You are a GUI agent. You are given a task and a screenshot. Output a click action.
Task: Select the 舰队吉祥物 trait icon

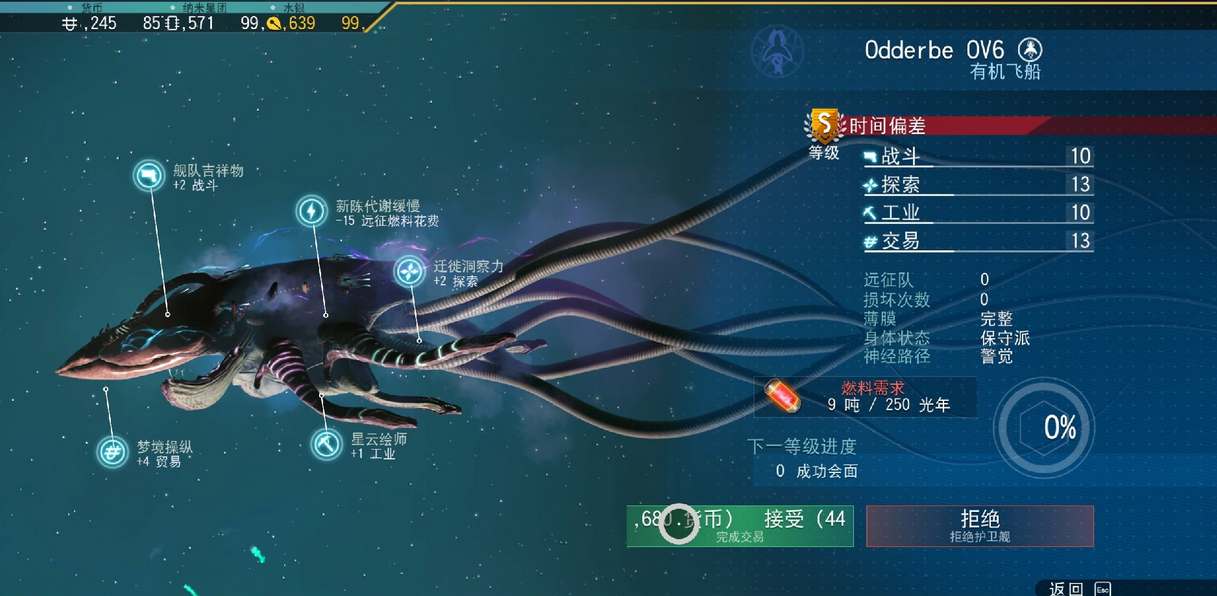point(150,176)
